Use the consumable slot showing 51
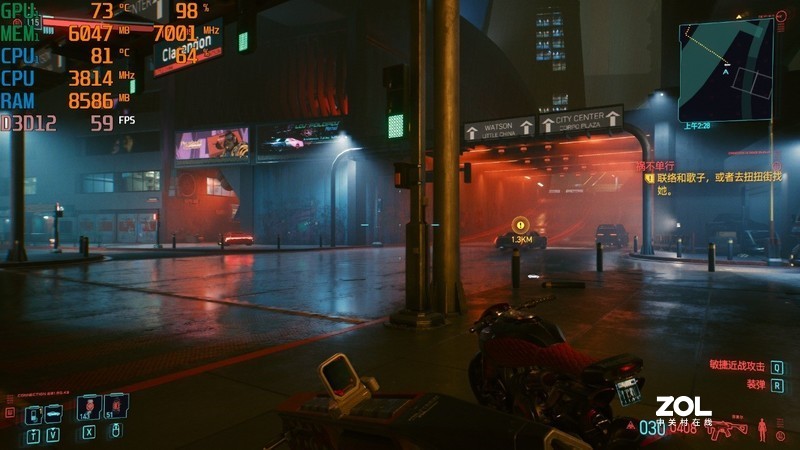Image resolution: width=800 pixels, height=450 pixels. [x=115, y=407]
